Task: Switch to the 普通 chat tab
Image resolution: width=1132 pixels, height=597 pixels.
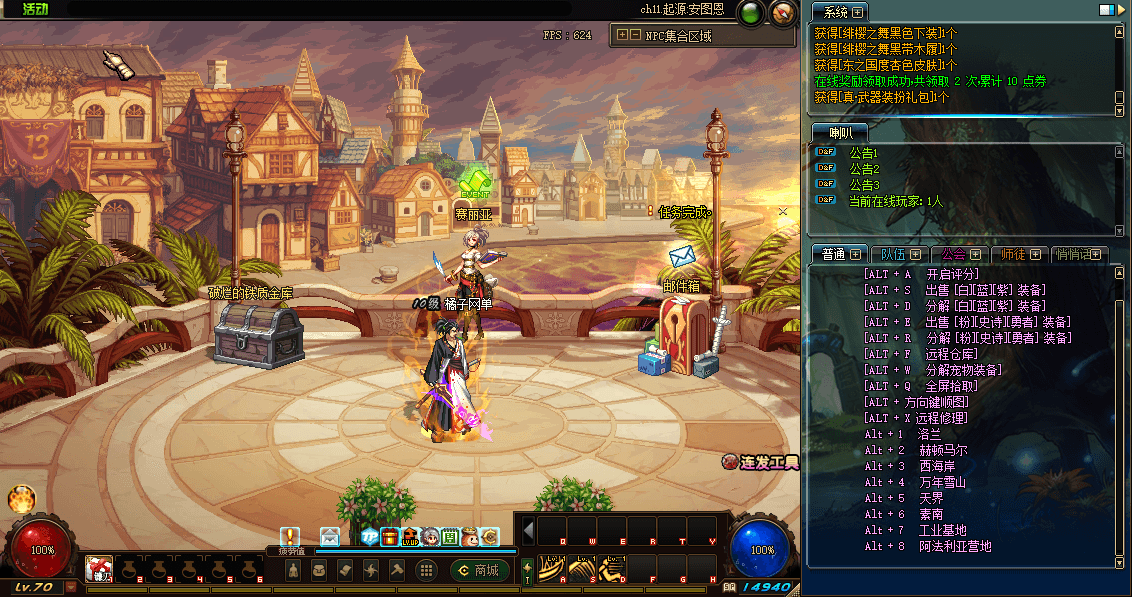Action: [x=833, y=254]
